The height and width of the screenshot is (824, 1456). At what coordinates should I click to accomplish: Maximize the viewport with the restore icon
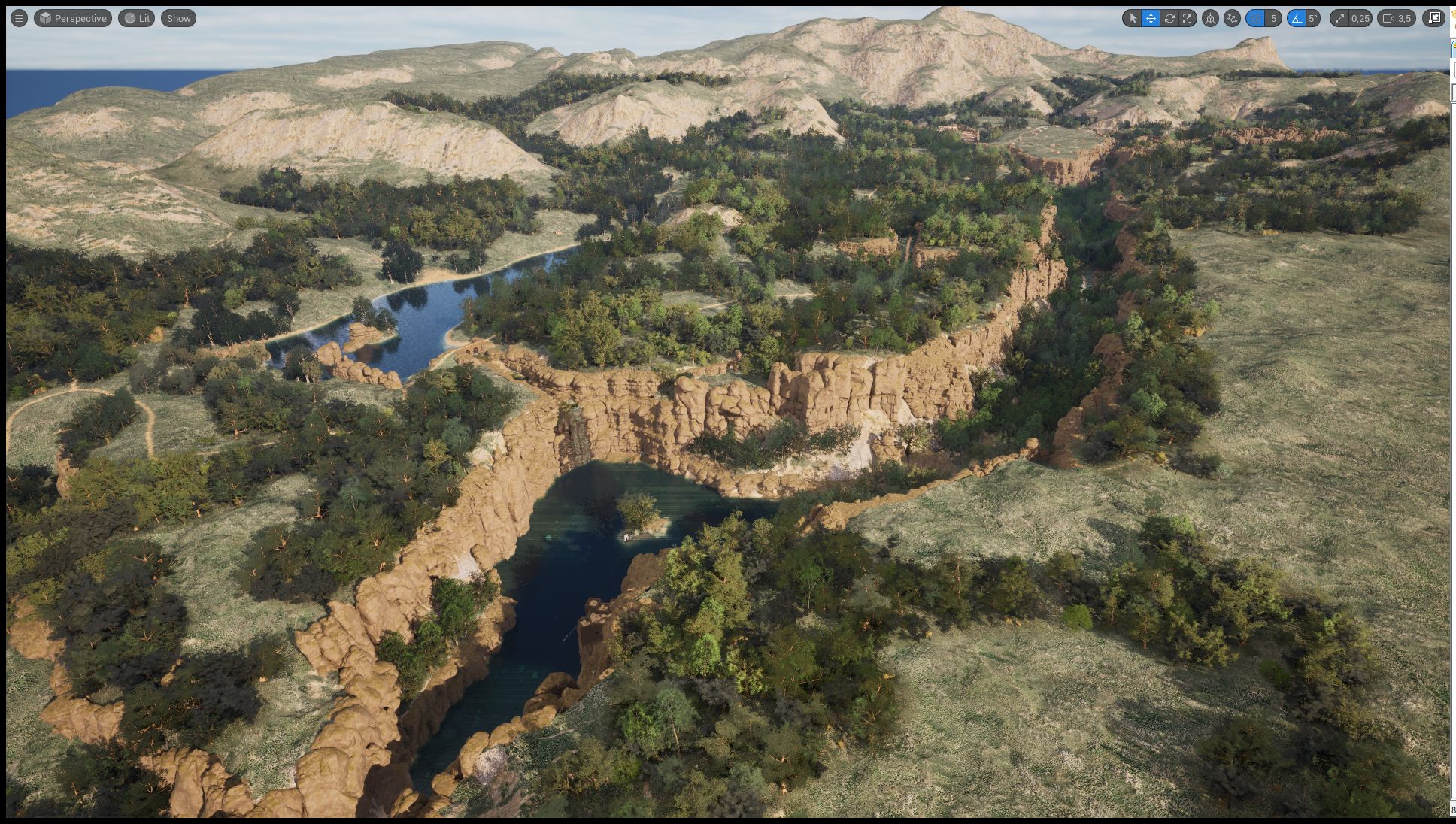(x=1434, y=18)
